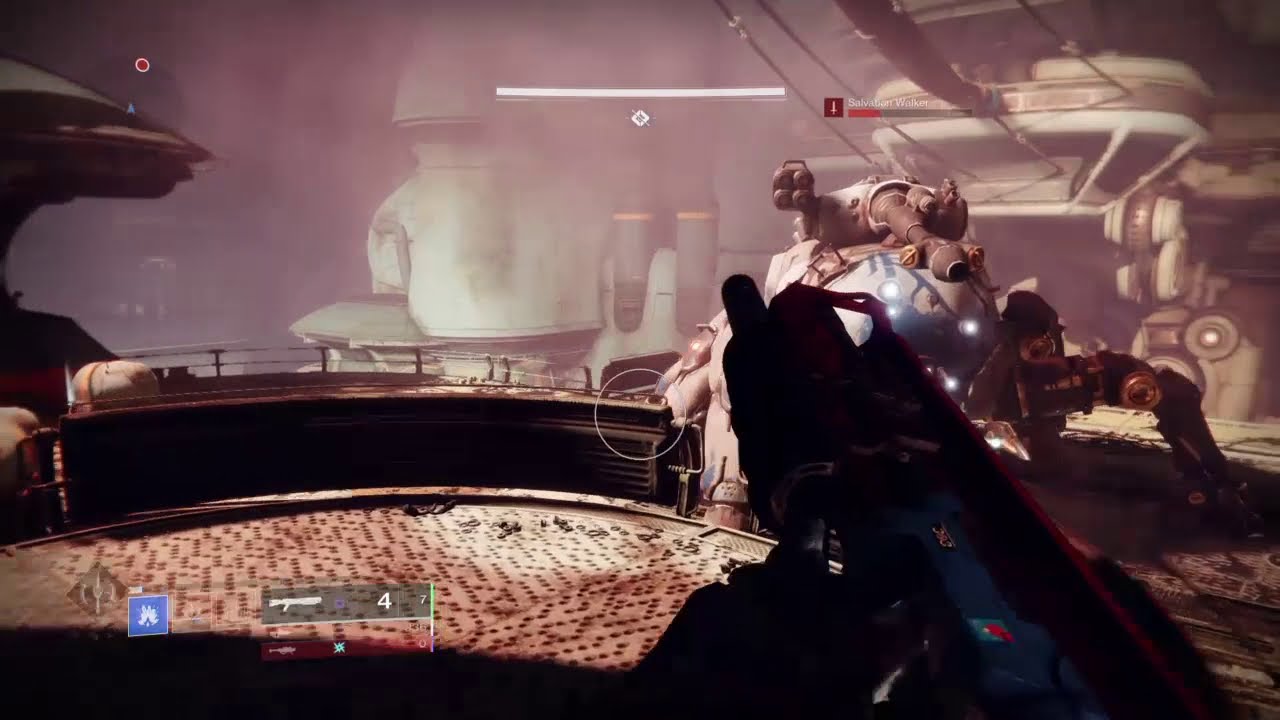
Task: Select the blue class ability icon
Action: pos(148,616)
